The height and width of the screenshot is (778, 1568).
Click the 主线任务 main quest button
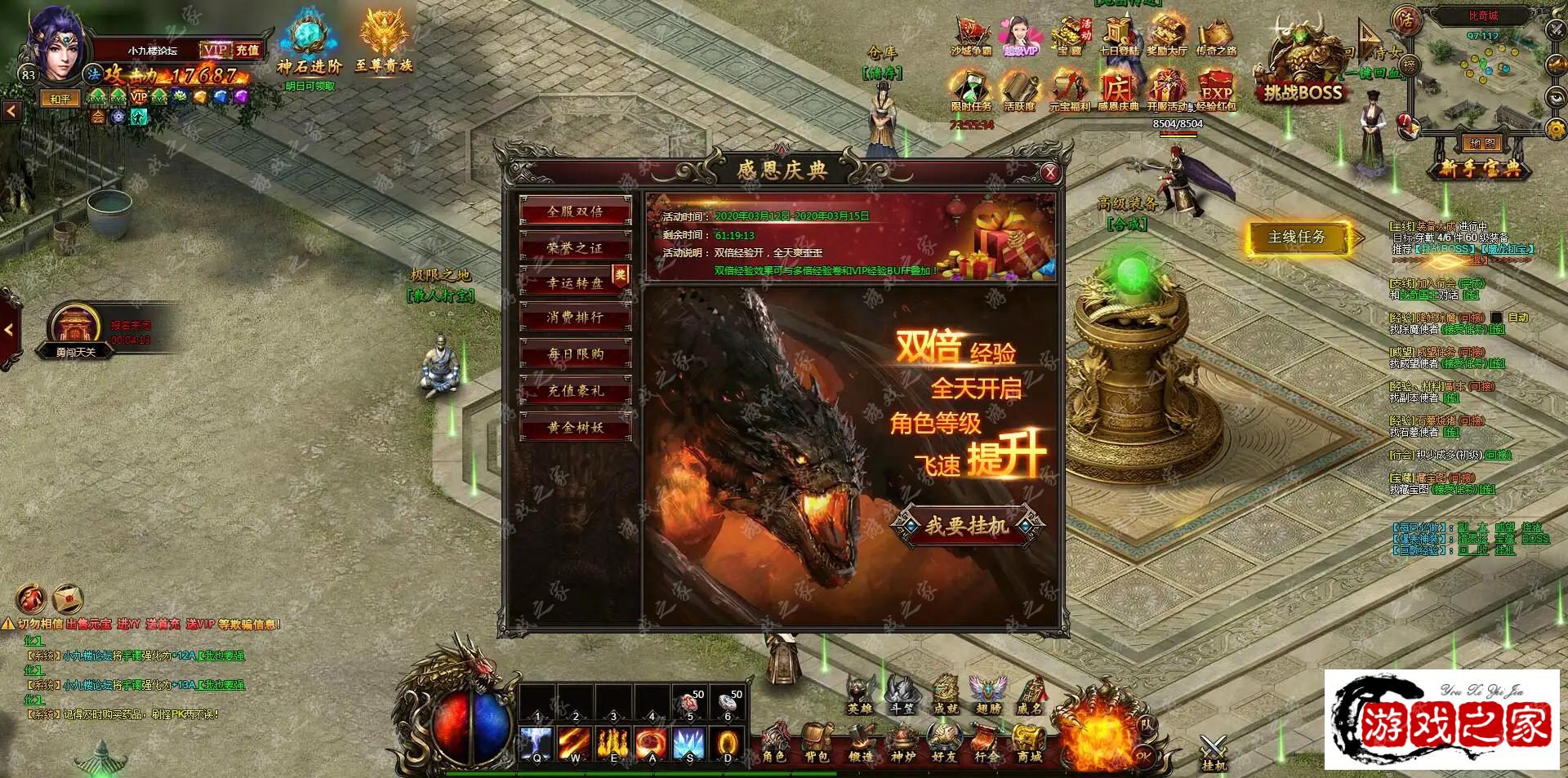(x=1296, y=238)
